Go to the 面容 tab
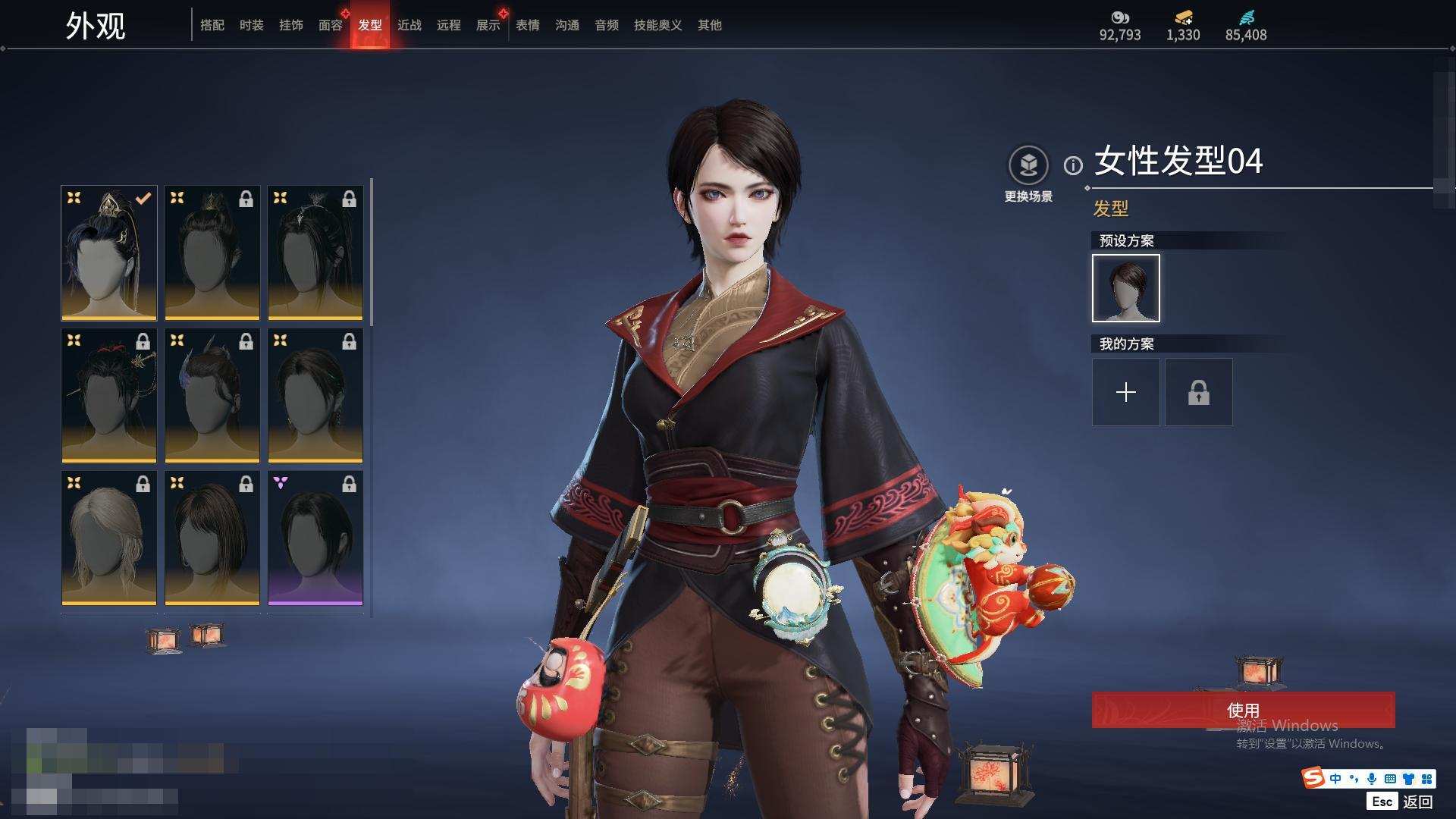This screenshot has height=819, width=1456. pos(330,25)
